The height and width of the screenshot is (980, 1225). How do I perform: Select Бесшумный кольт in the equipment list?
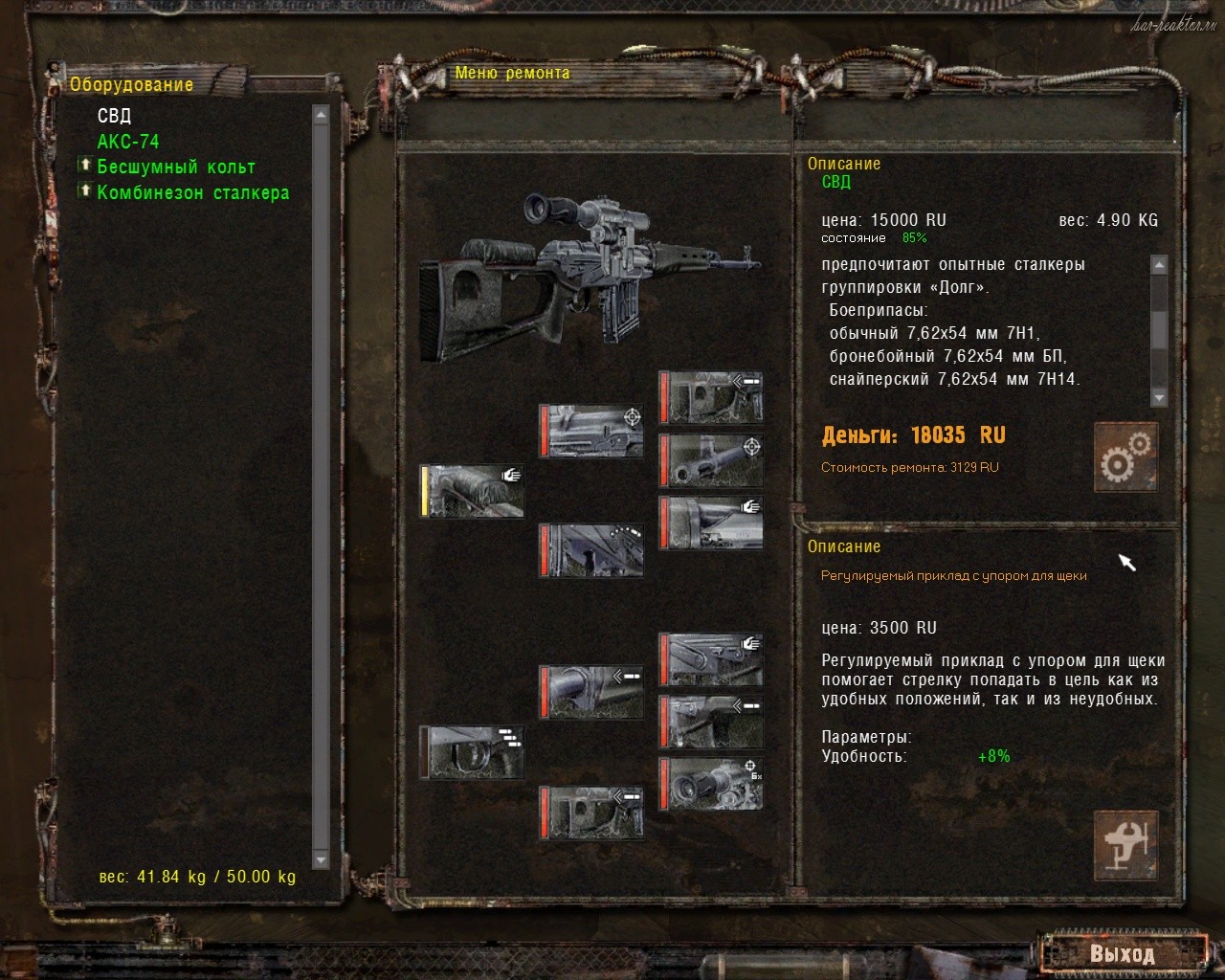coord(176,167)
